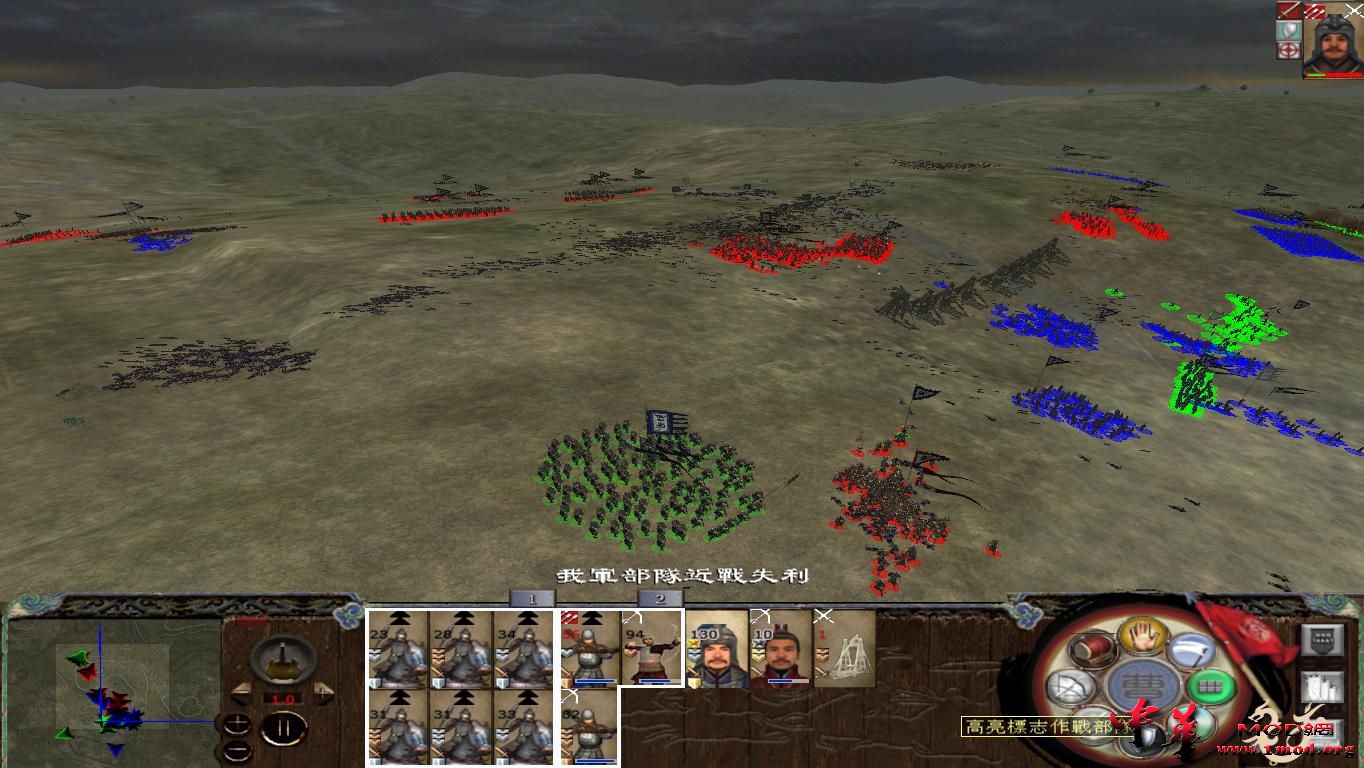Click the minus button under the pause control
The image size is (1364, 768).
pyautogui.click(x=238, y=750)
